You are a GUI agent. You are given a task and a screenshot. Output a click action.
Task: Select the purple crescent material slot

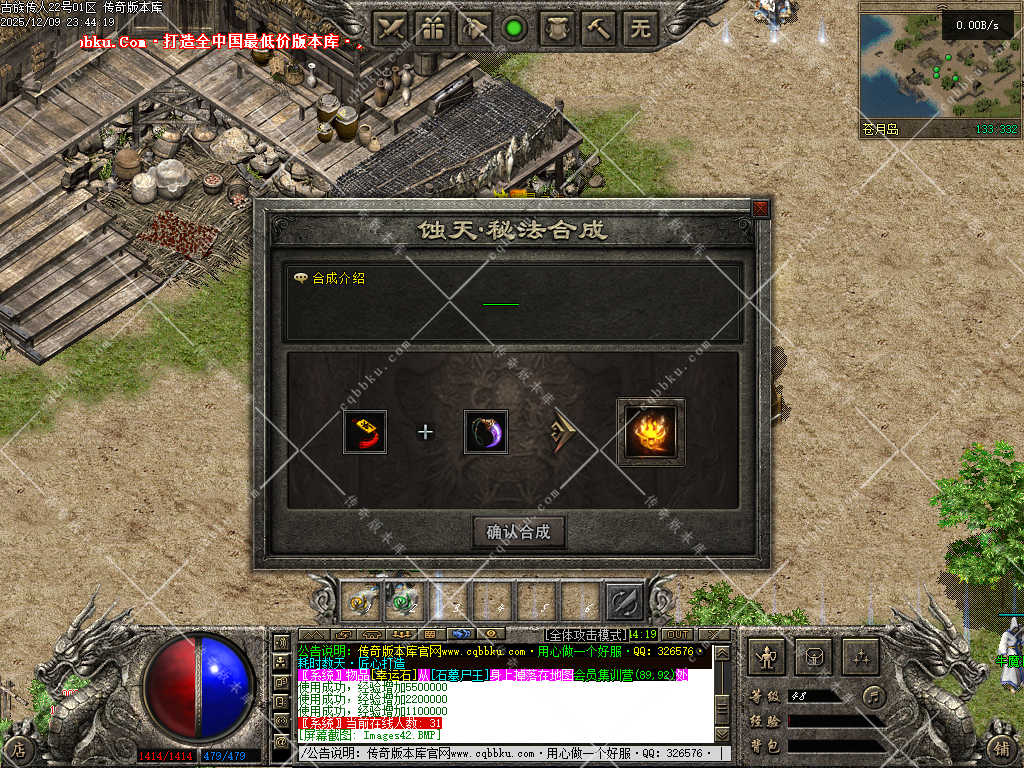pyautogui.click(x=486, y=432)
